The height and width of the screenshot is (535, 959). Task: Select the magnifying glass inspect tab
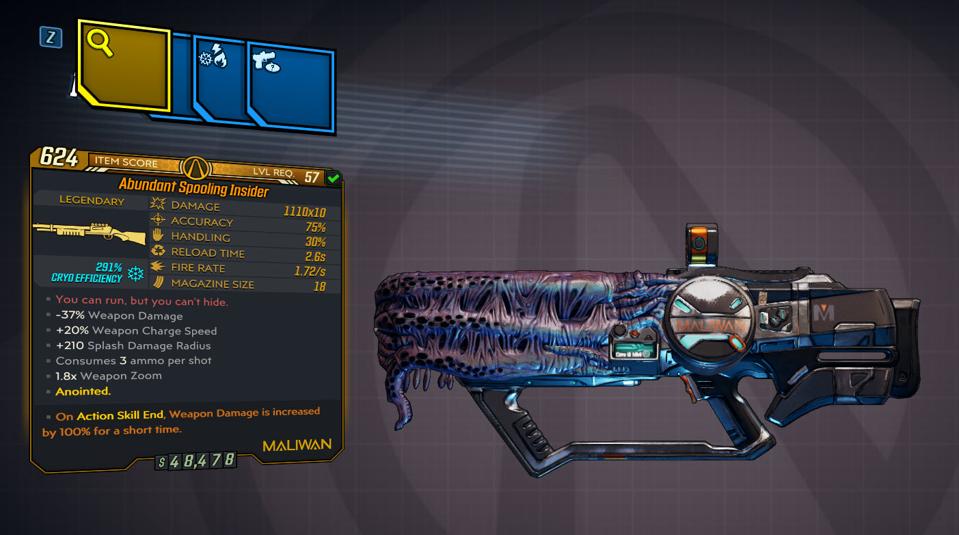pos(122,64)
